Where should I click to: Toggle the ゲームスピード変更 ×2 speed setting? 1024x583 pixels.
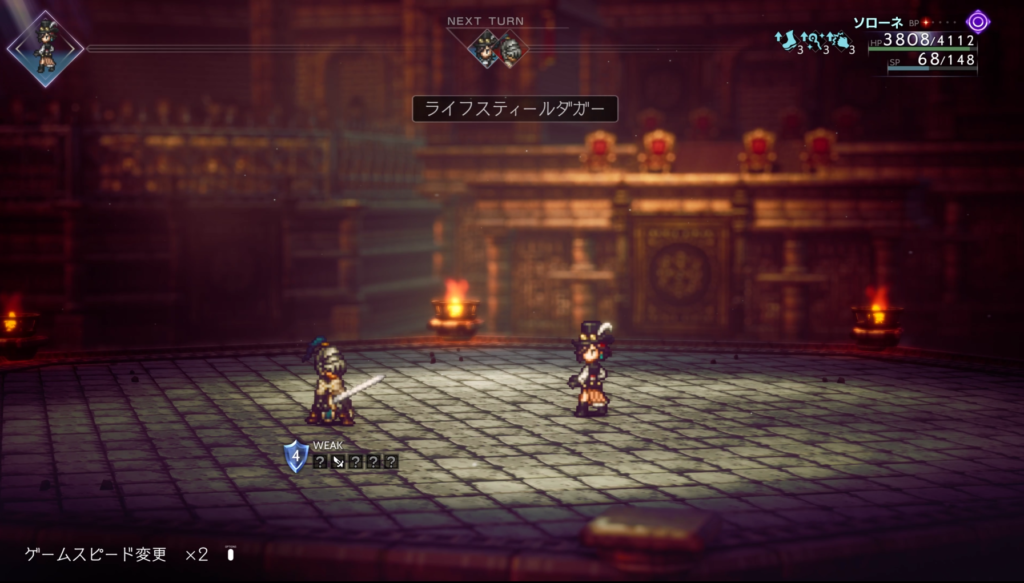[x=117, y=554]
